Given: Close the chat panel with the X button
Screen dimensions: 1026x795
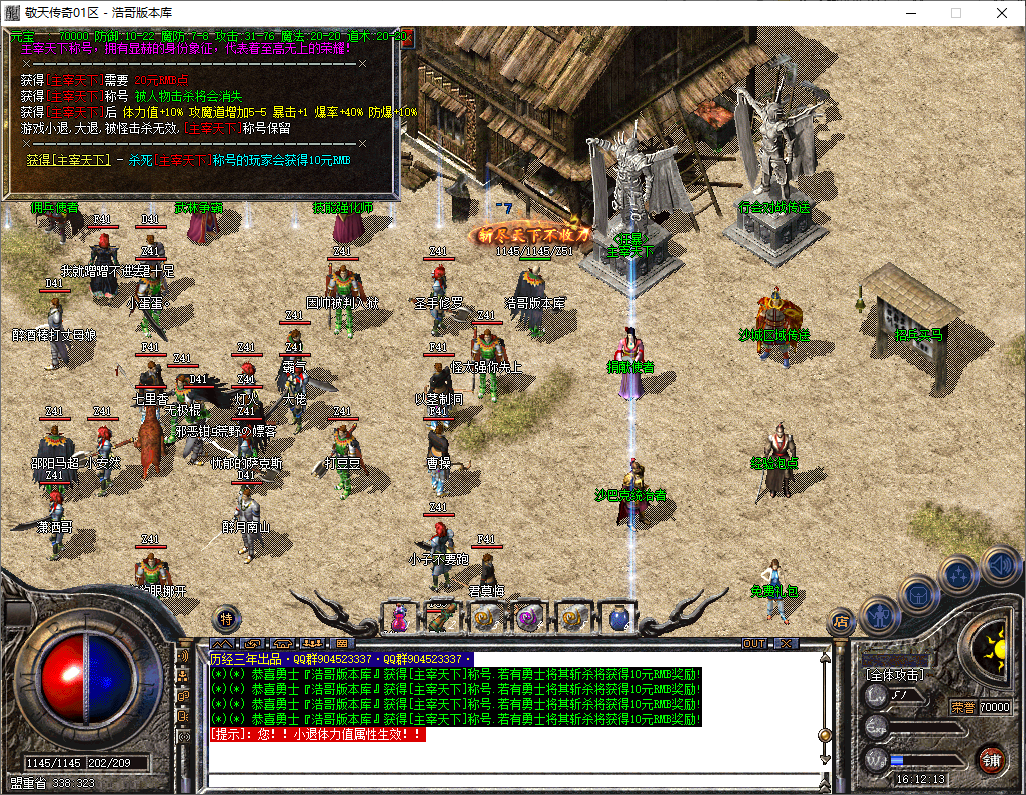Looking at the screenshot, I should click(787, 643).
